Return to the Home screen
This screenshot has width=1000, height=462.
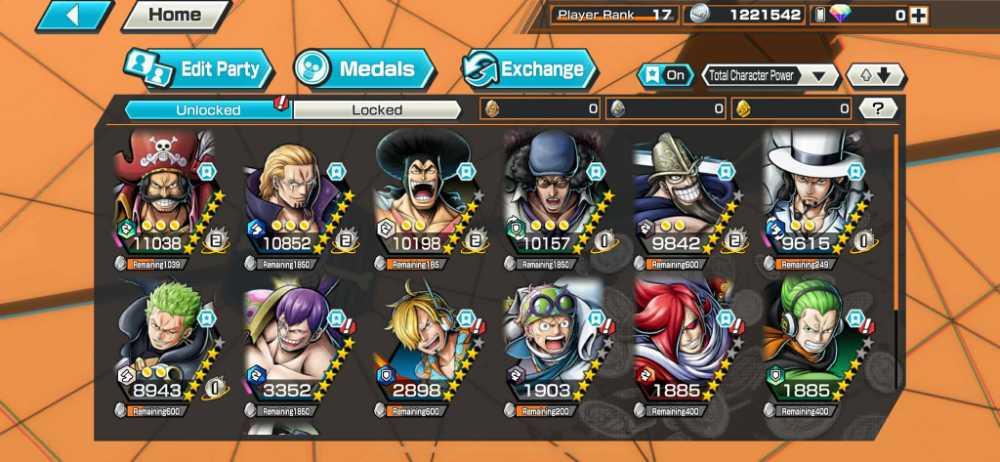(174, 15)
